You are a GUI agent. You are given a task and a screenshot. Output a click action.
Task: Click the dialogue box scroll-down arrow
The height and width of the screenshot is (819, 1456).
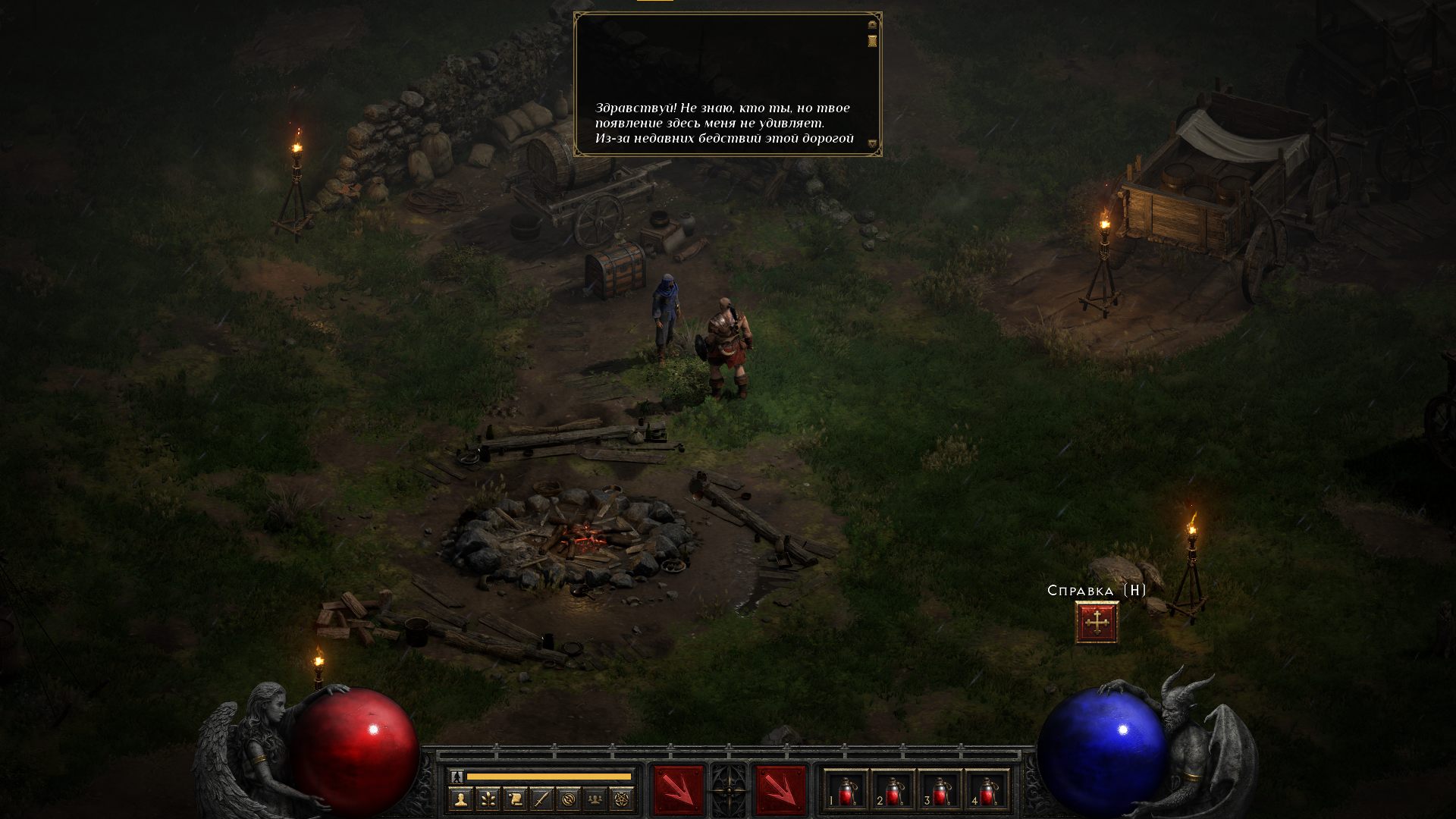coord(872,143)
